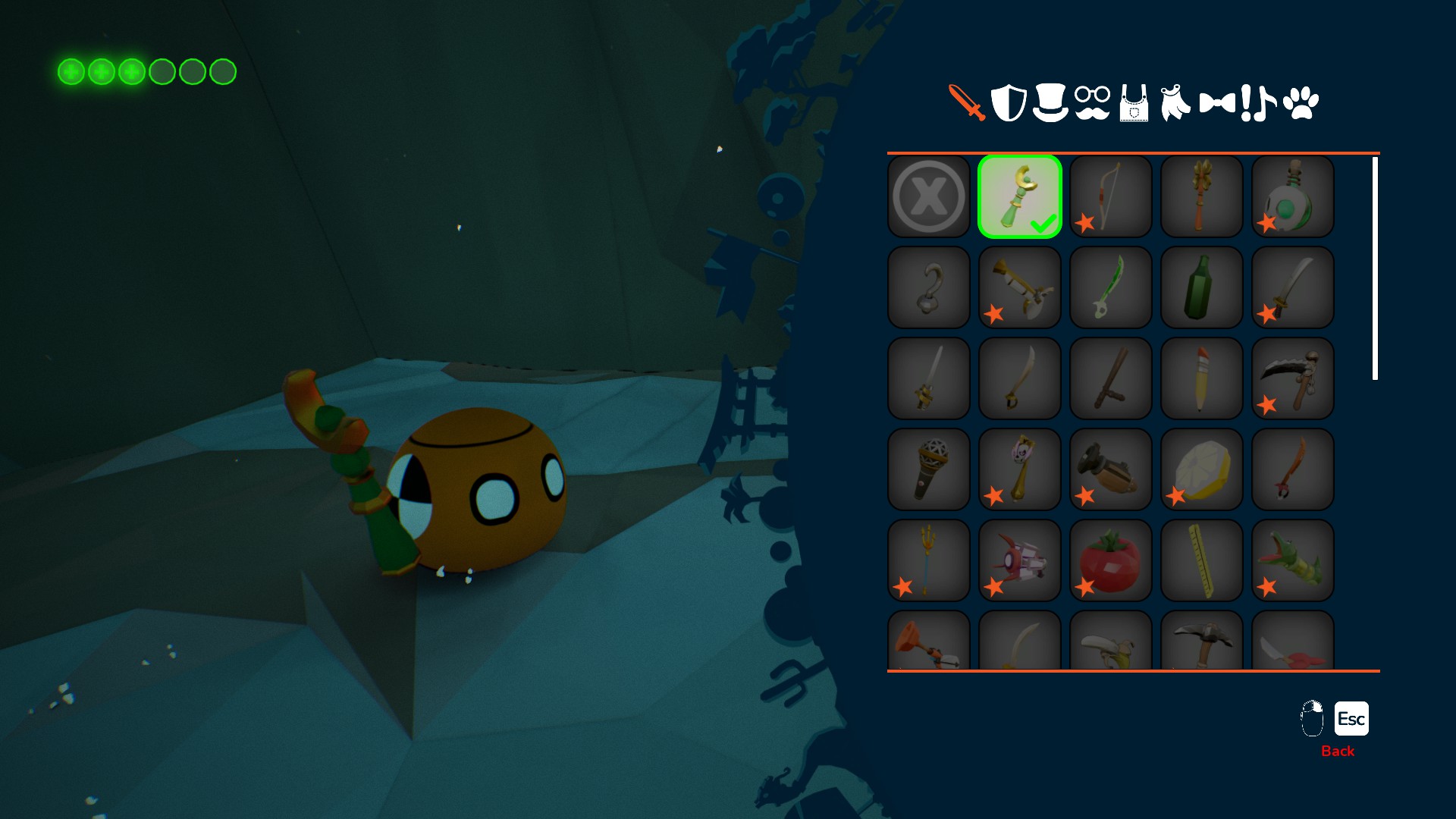
Task: Switch to the paw print pets tab
Action: pyautogui.click(x=1301, y=103)
